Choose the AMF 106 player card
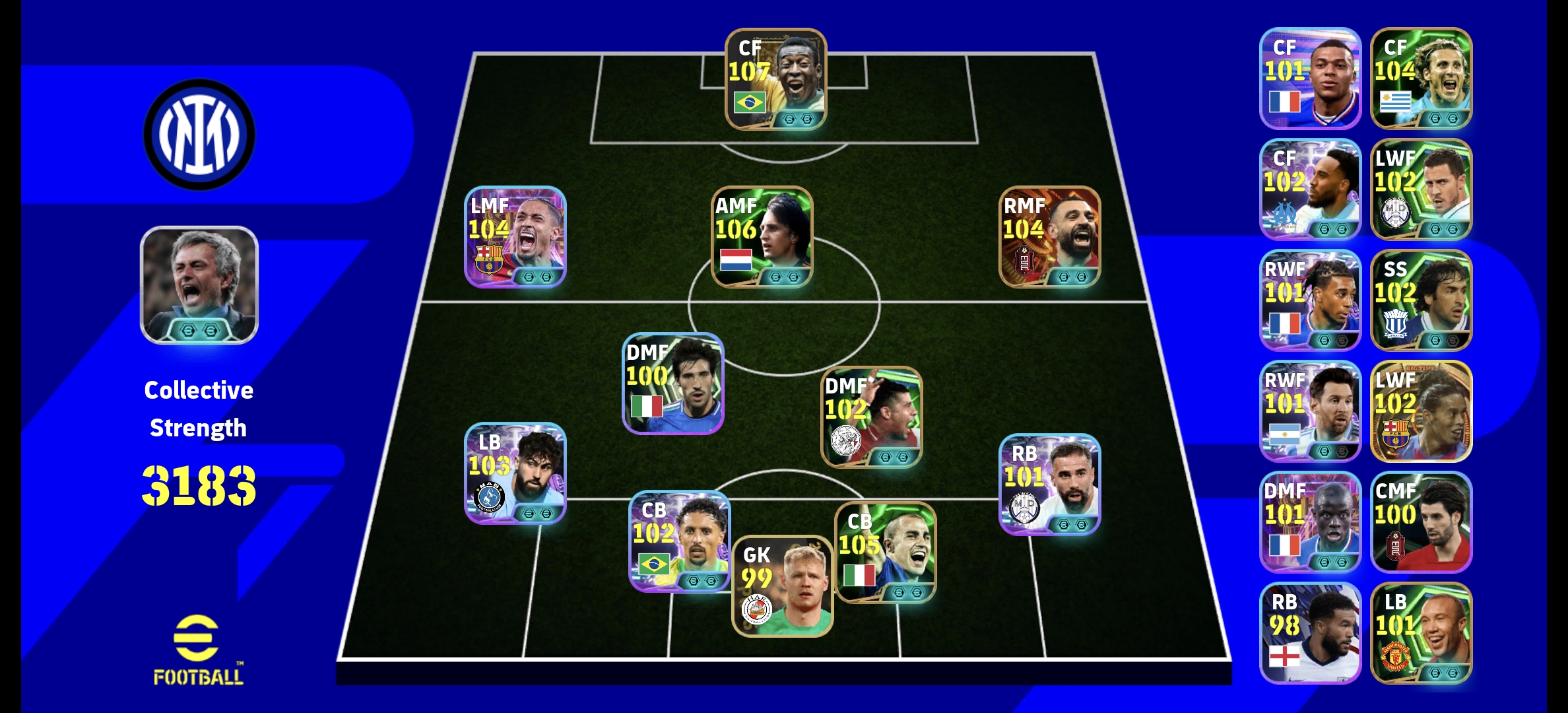Screen dimensions: 1568x713 (762, 237)
